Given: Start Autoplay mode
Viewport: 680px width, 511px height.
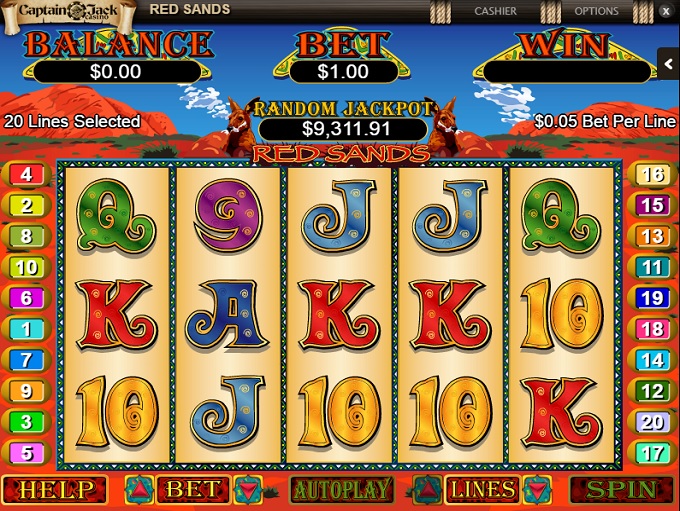Looking at the screenshot, I should pyautogui.click(x=340, y=490).
